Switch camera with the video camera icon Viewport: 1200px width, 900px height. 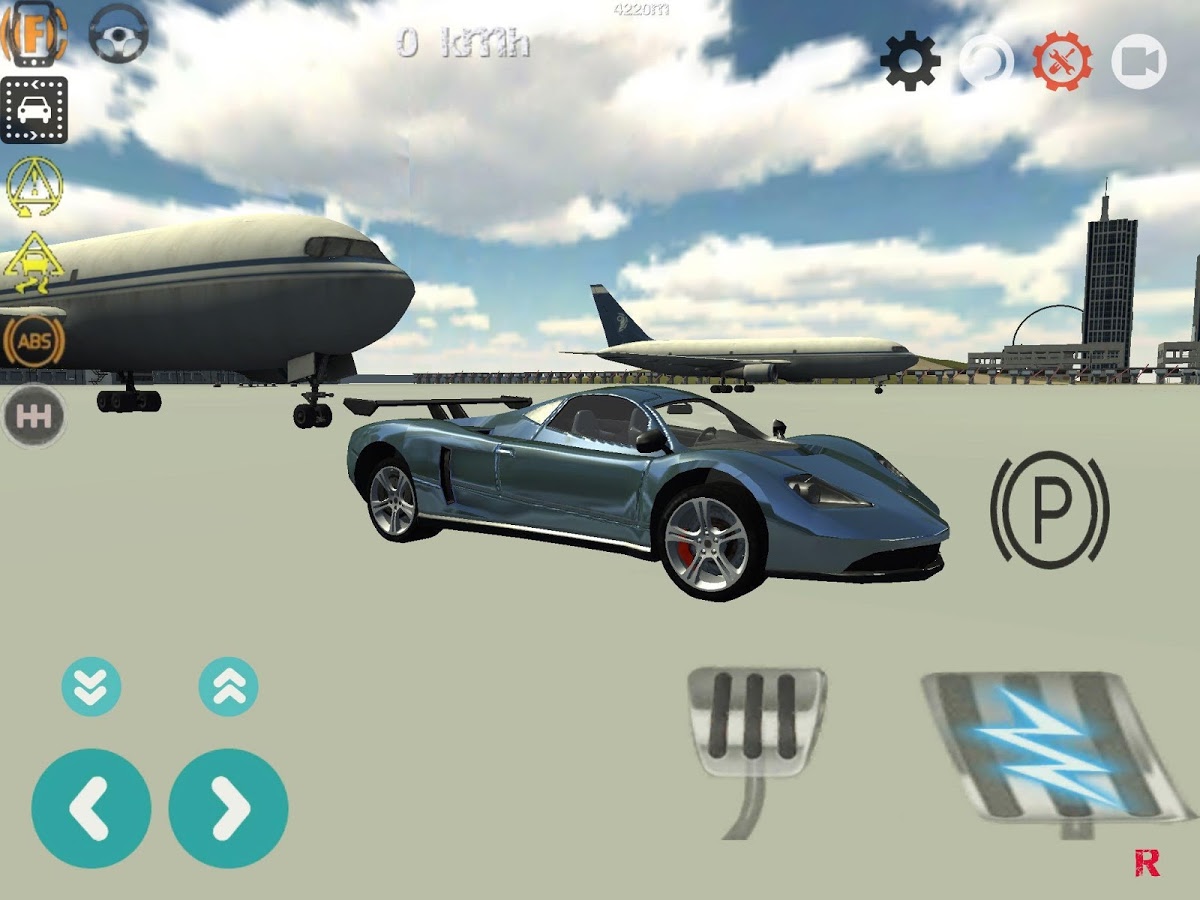1138,62
